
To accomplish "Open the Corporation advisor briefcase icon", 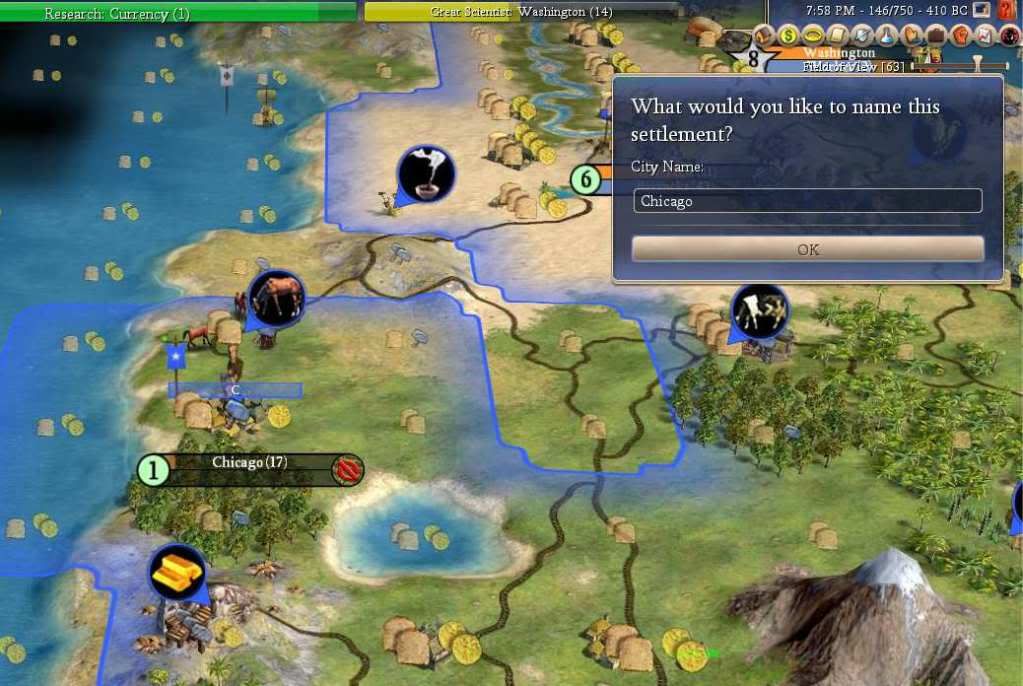I will tap(936, 35).
